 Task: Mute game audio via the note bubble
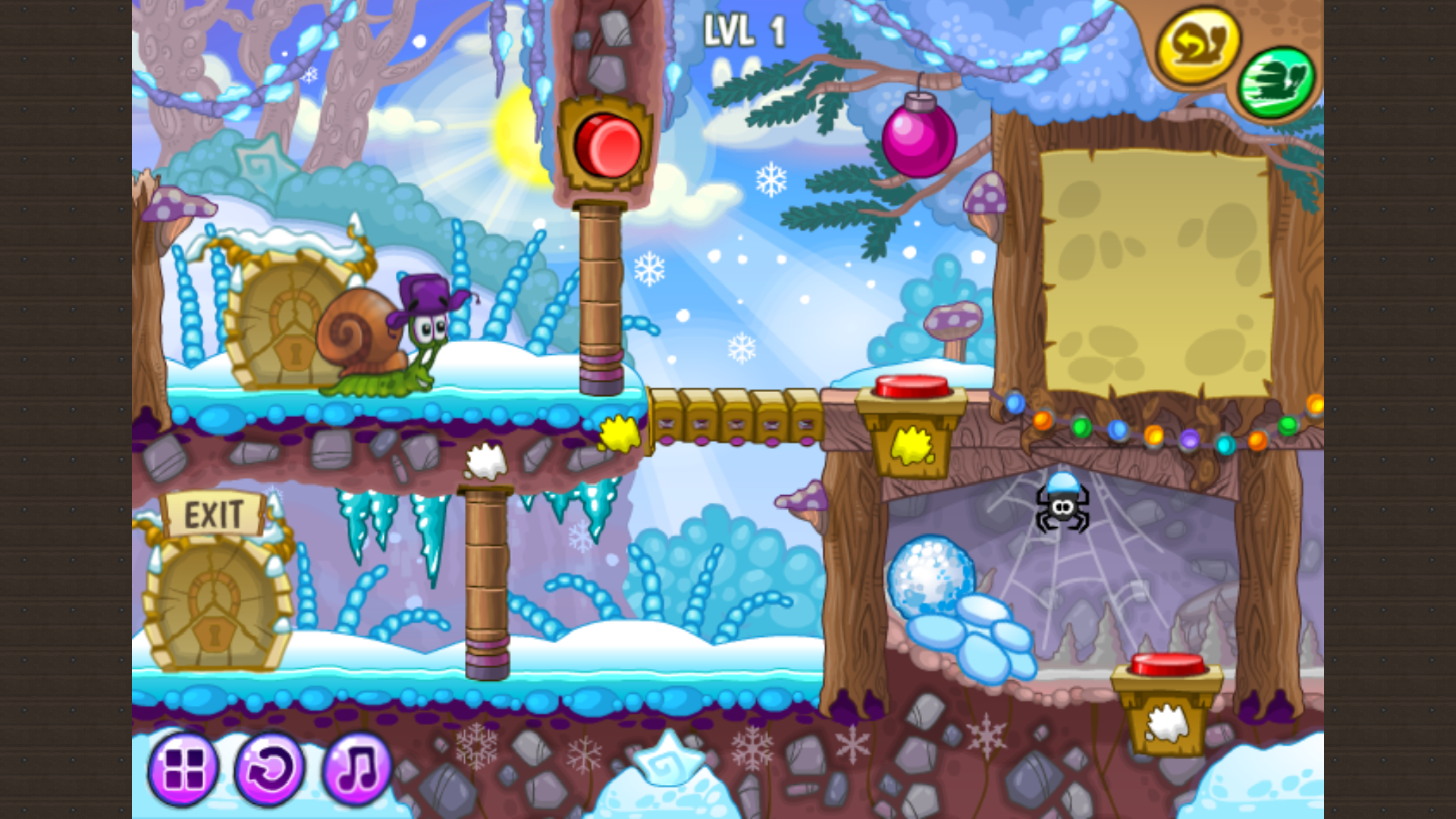[x=356, y=769]
